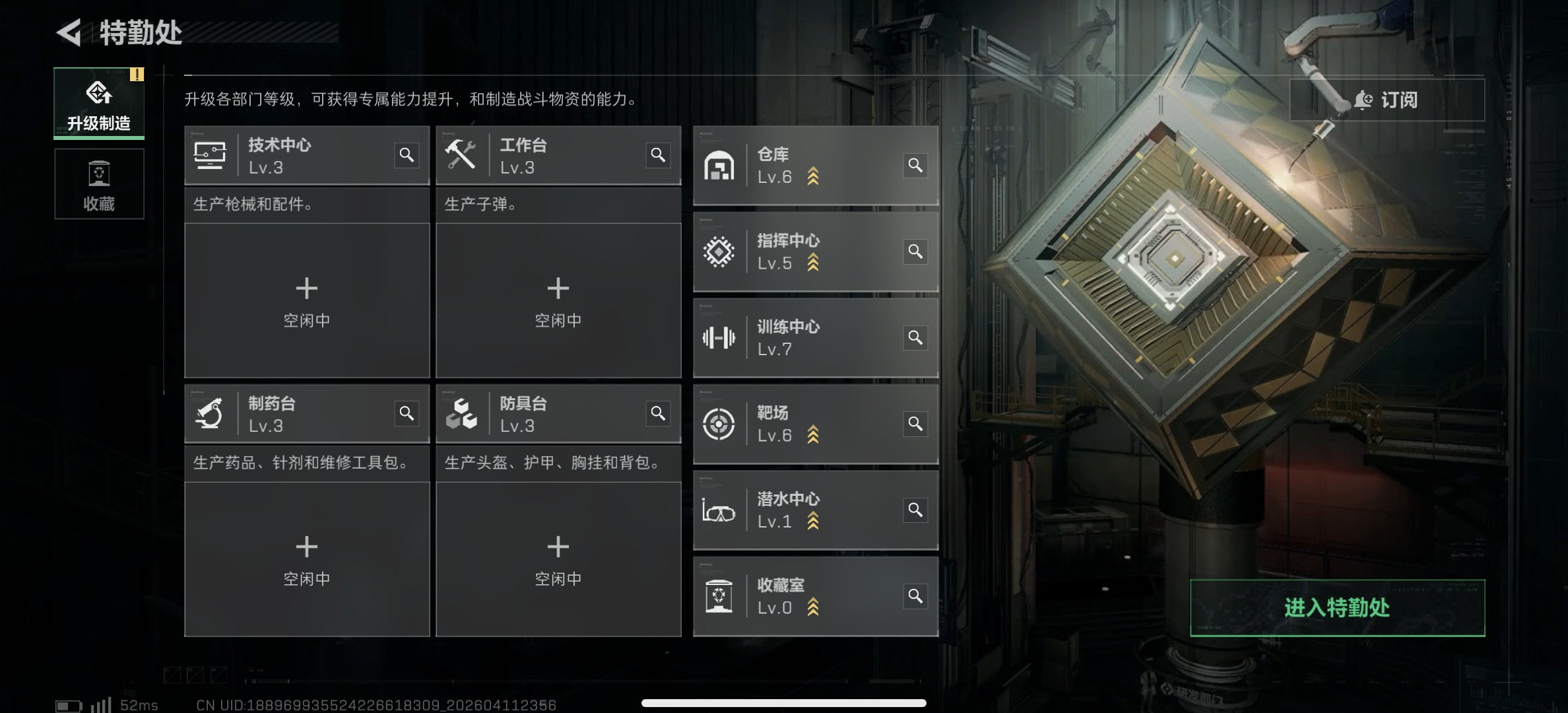Open the 升级制造 tab
Screen dimensions: 1568x713
tap(99, 102)
